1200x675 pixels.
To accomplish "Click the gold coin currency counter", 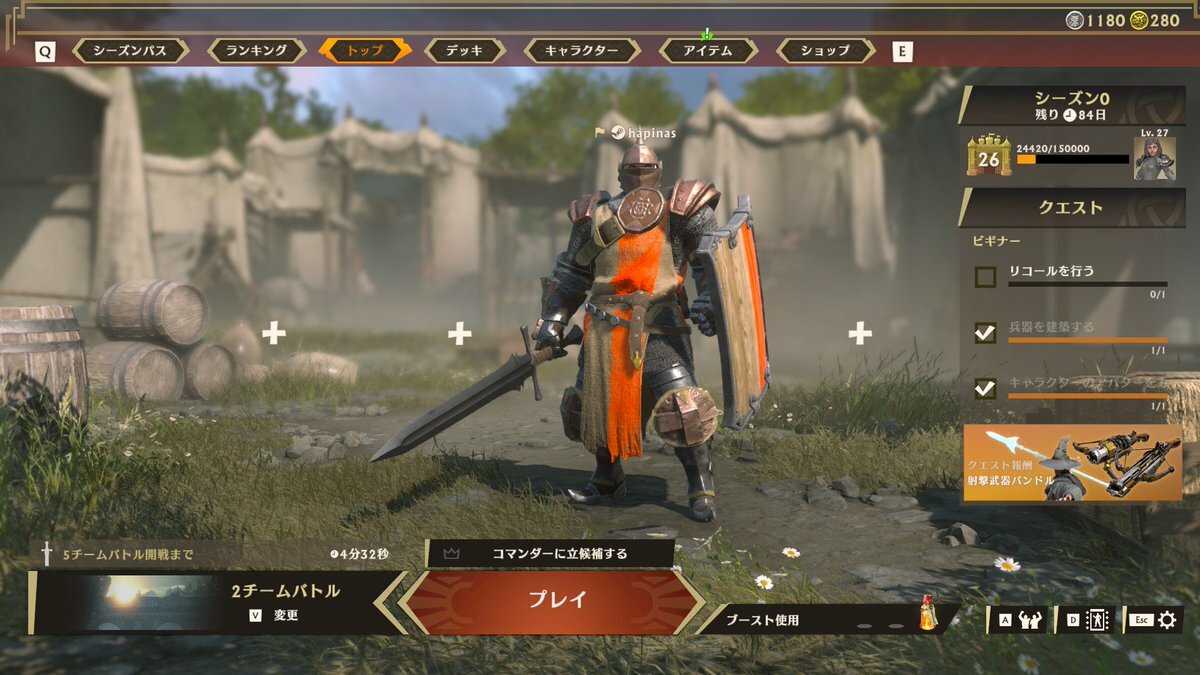I will tap(1155, 20).
